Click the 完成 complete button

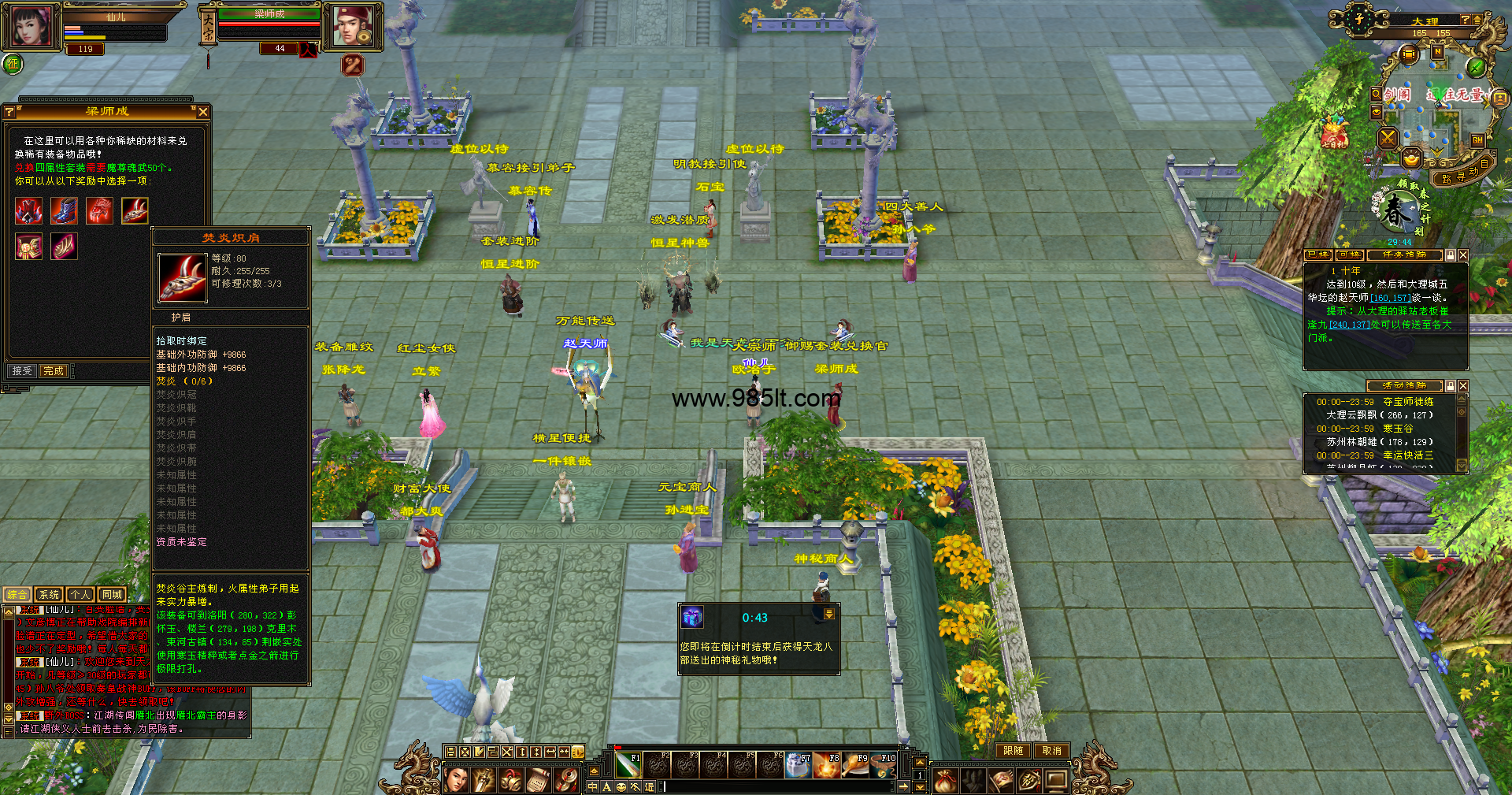(x=54, y=370)
